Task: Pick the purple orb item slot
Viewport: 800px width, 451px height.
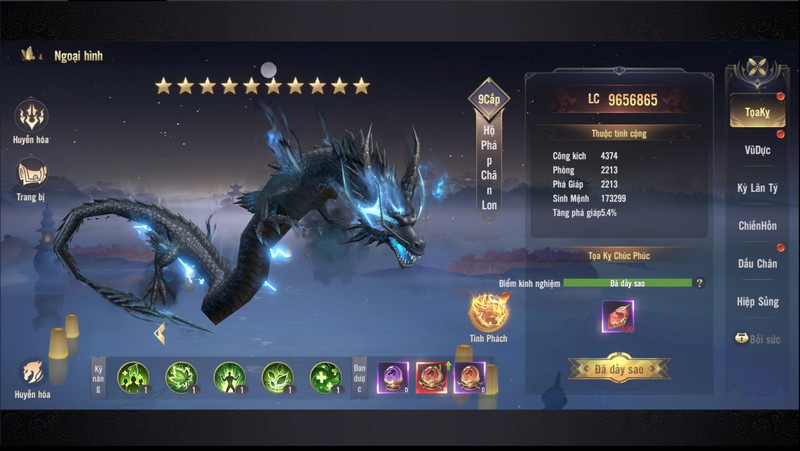Action: [x=391, y=377]
